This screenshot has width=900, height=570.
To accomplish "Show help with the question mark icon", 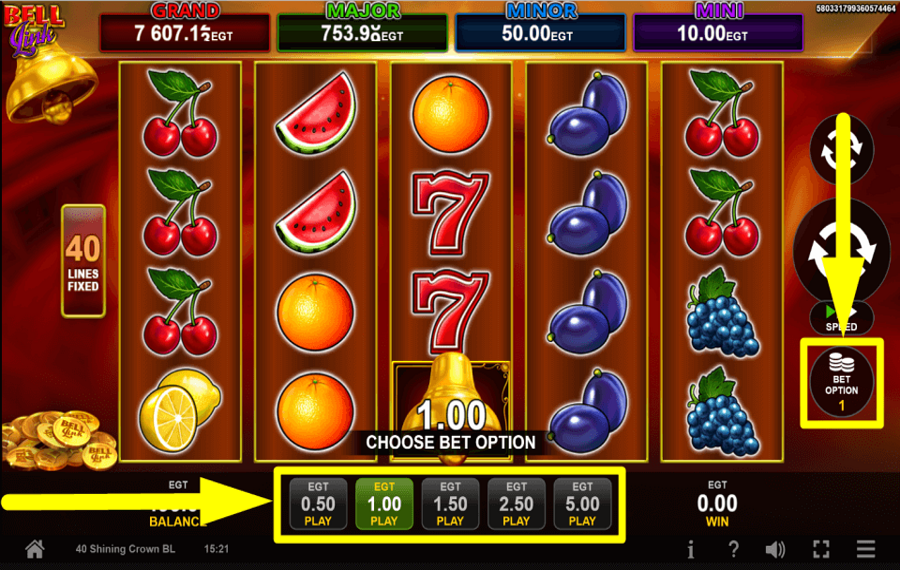I will click(733, 549).
